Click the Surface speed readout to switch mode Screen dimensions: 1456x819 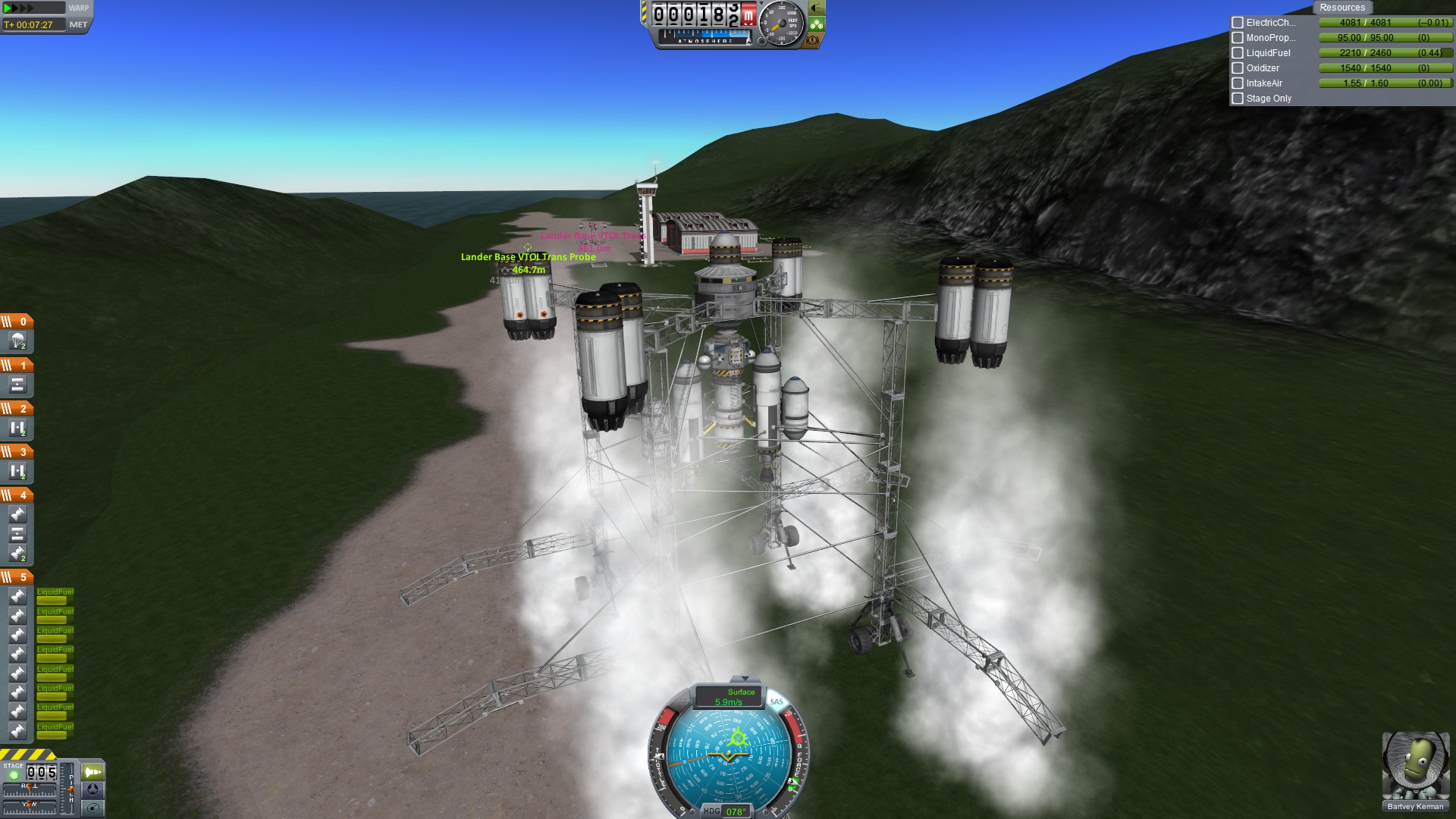point(730,696)
